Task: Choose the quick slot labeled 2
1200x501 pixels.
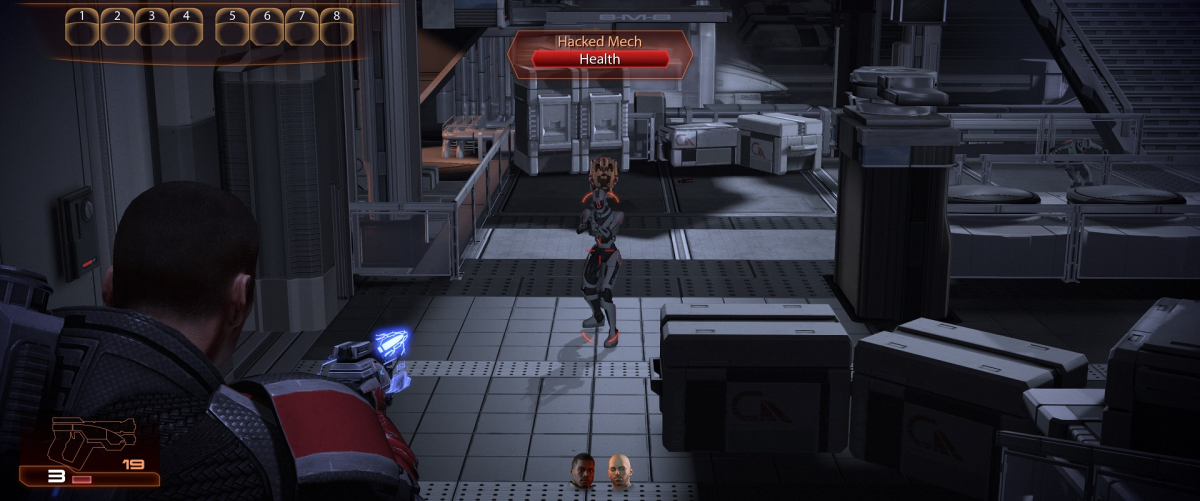Action: [x=117, y=28]
